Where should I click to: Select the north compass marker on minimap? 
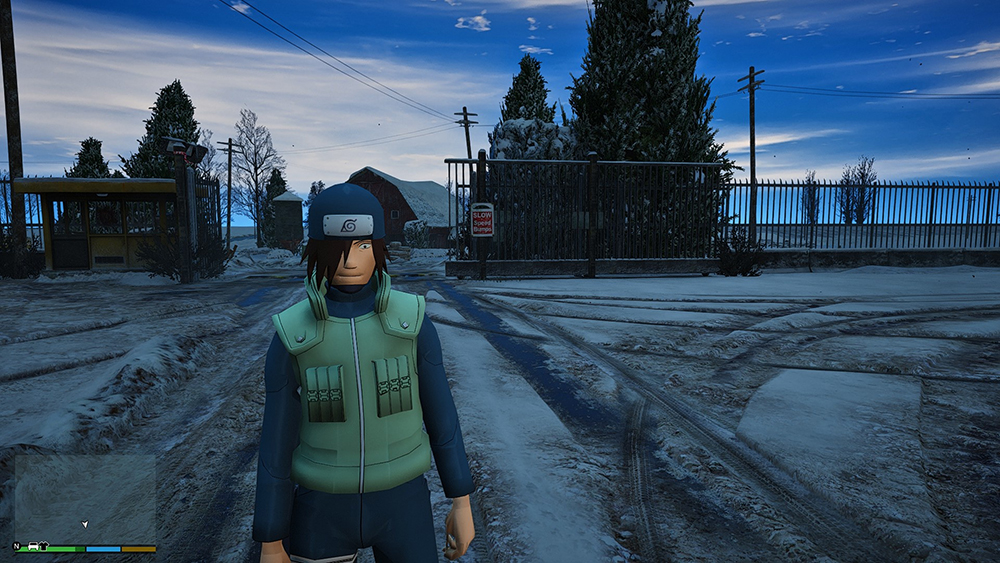pyautogui.click(x=17, y=546)
